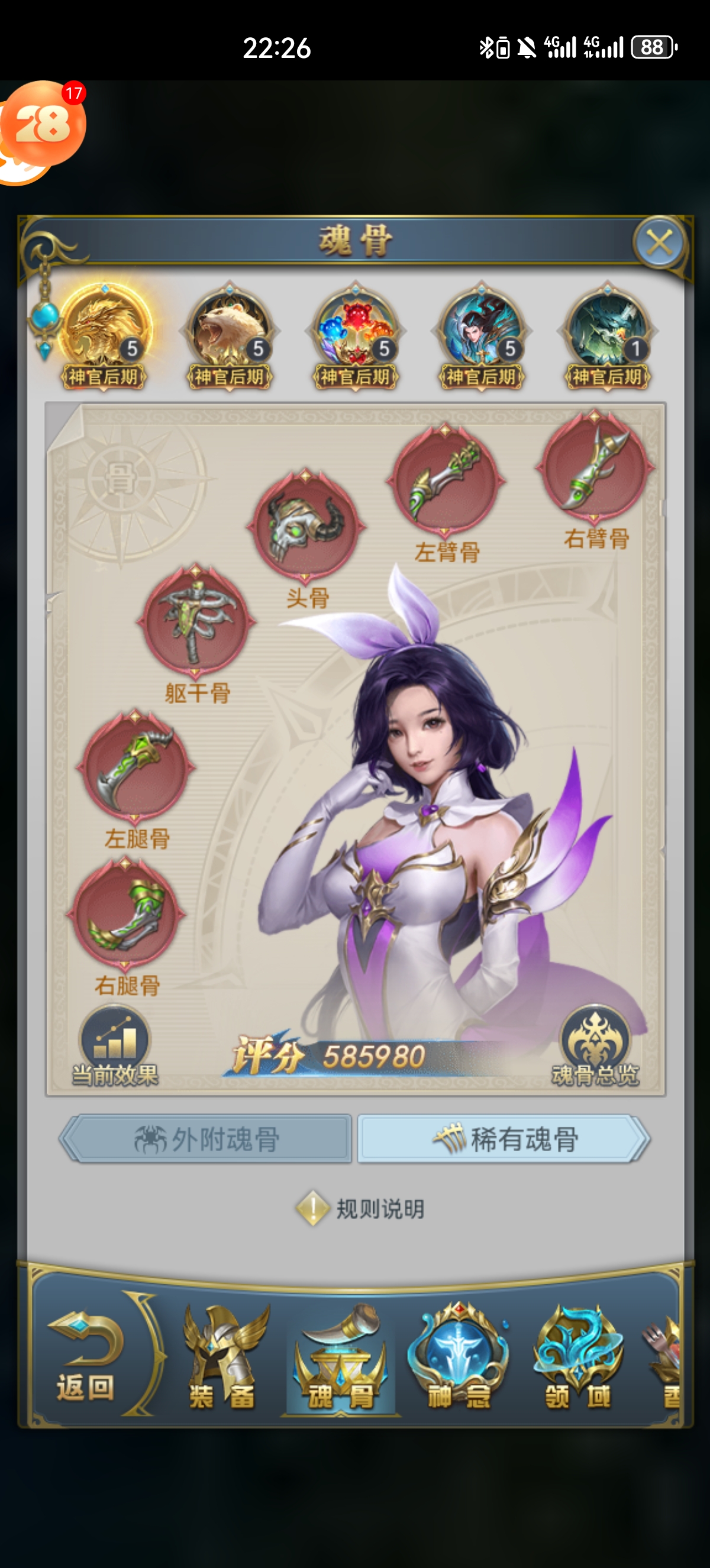The height and width of the screenshot is (1568, 710).
Task: Select the 右臂骨 right arm bone slot
Action: click(x=595, y=466)
